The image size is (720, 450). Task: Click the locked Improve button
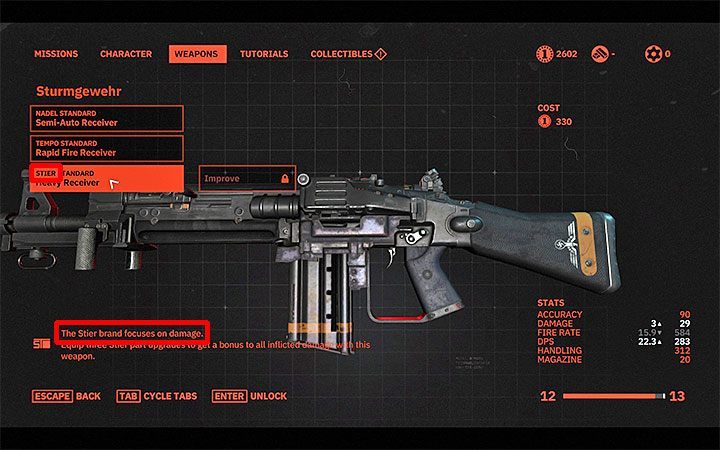[x=247, y=179]
